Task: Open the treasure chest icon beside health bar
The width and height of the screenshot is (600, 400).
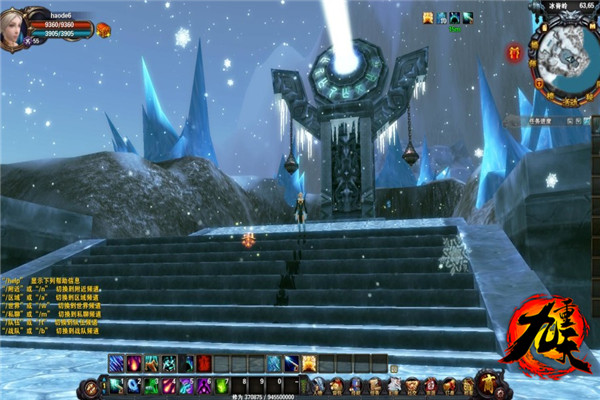Action: 103,30
